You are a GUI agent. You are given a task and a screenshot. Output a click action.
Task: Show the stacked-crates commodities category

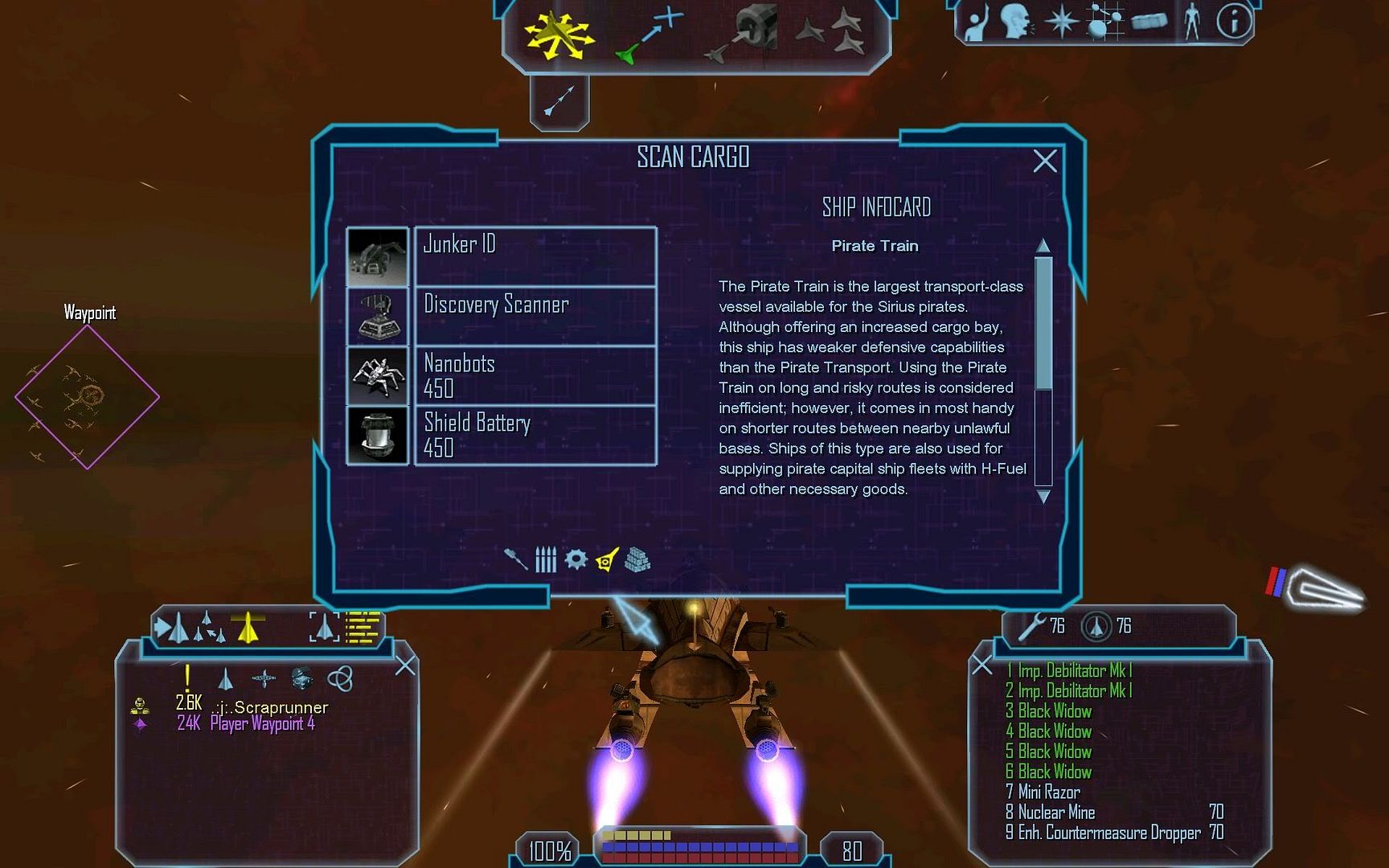coord(637,559)
